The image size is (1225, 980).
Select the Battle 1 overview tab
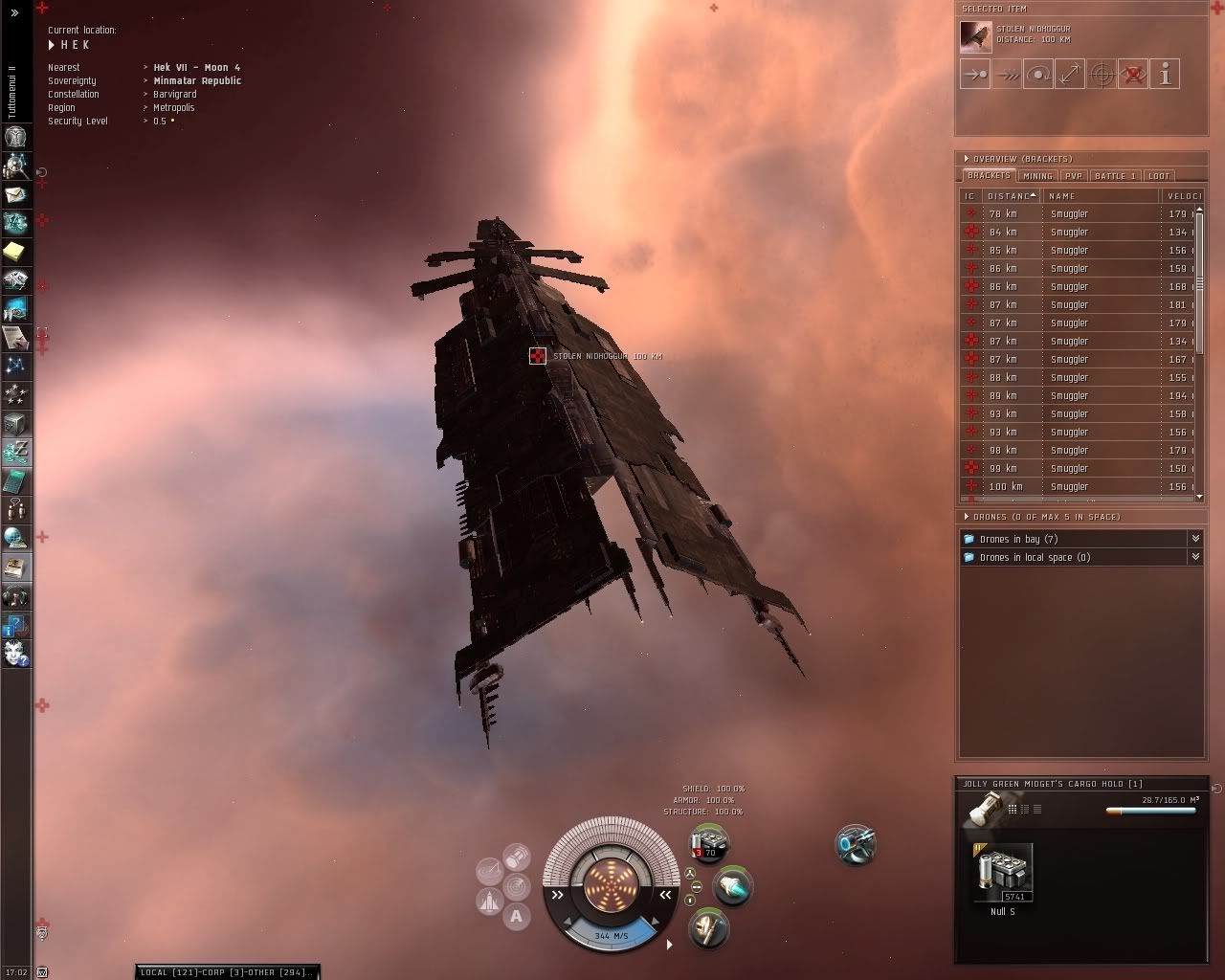click(1115, 176)
